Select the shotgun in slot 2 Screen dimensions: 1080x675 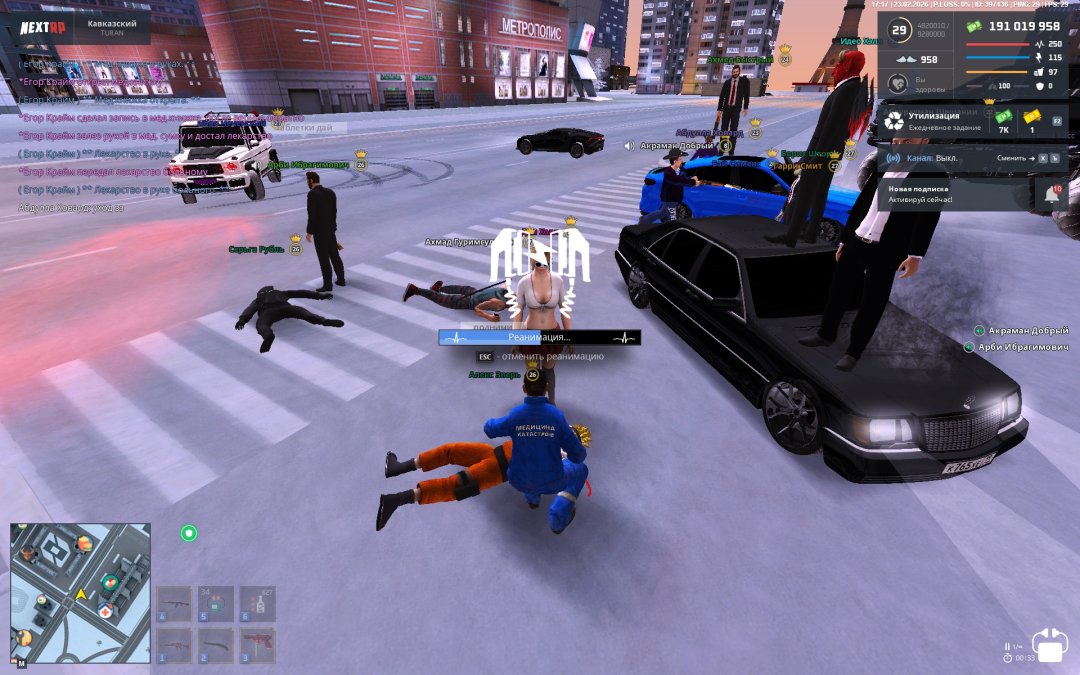coord(216,645)
